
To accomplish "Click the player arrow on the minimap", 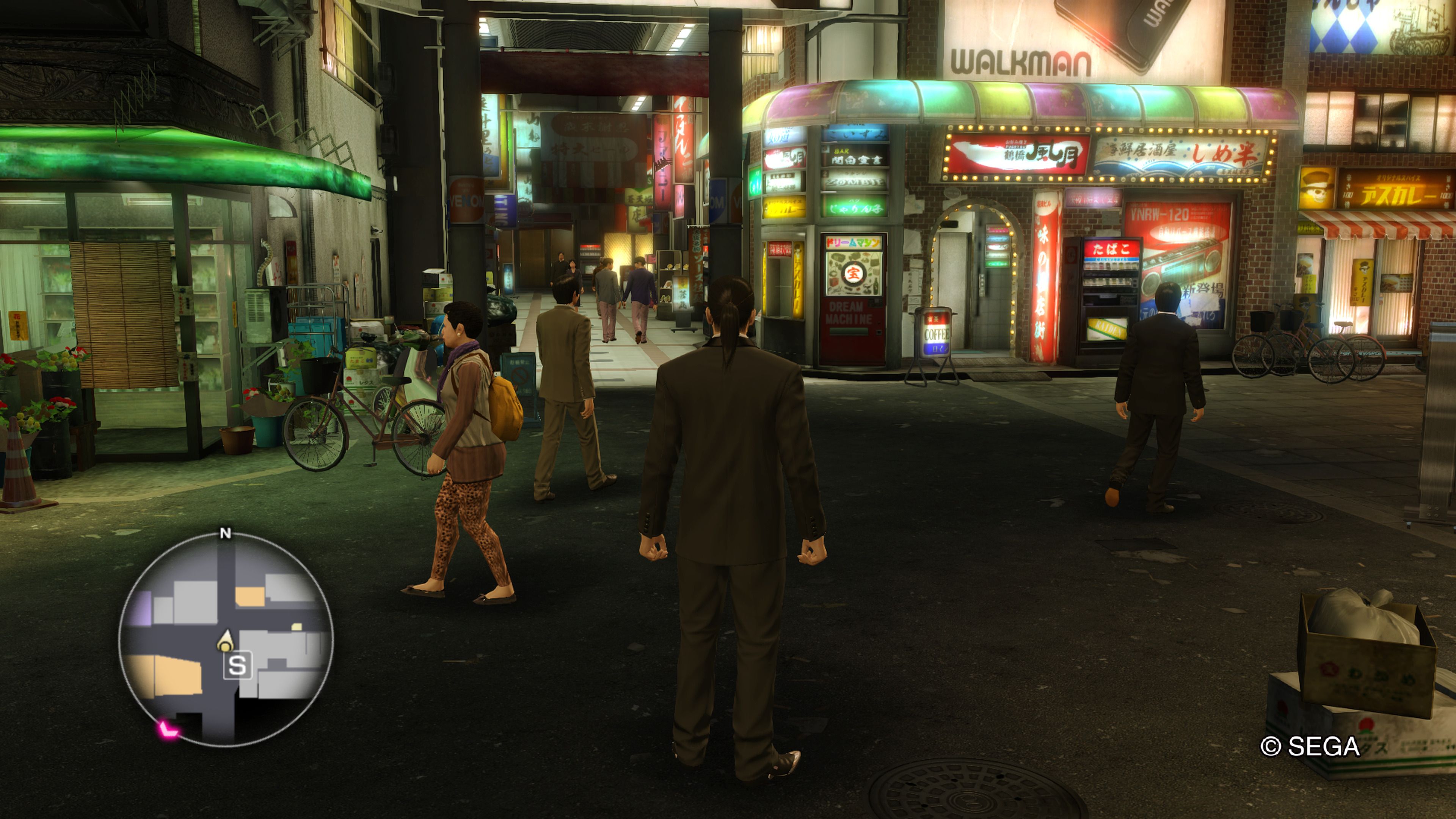I will click(226, 642).
